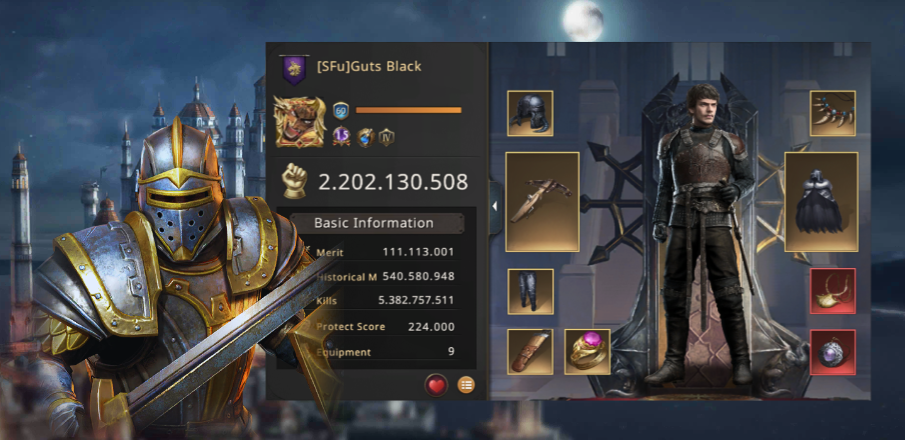Select the helmet equipment slot
The height and width of the screenshot is (440, 905).
point(530,113)
